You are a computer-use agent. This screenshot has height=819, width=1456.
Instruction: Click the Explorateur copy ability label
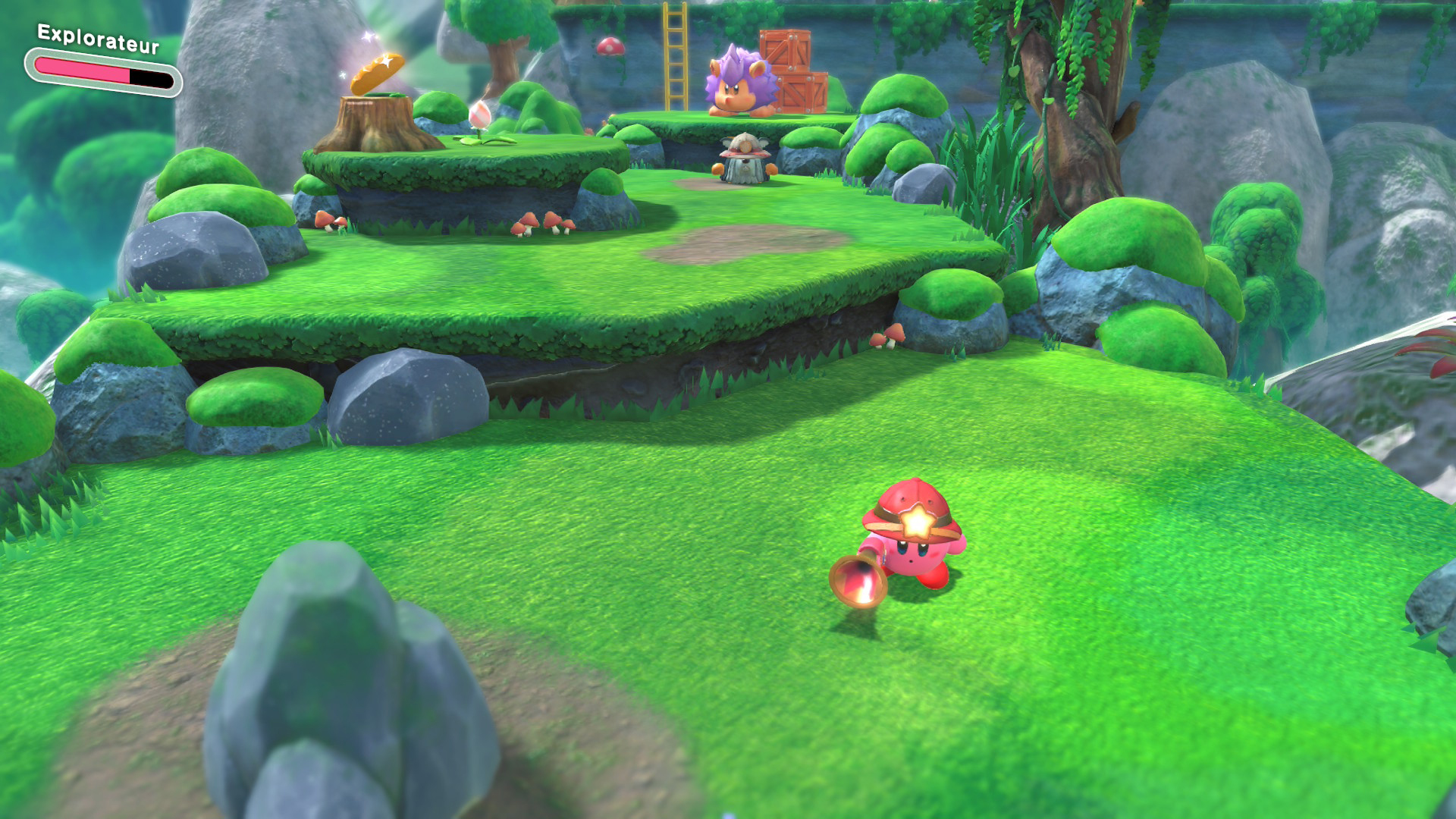point(99,39)
